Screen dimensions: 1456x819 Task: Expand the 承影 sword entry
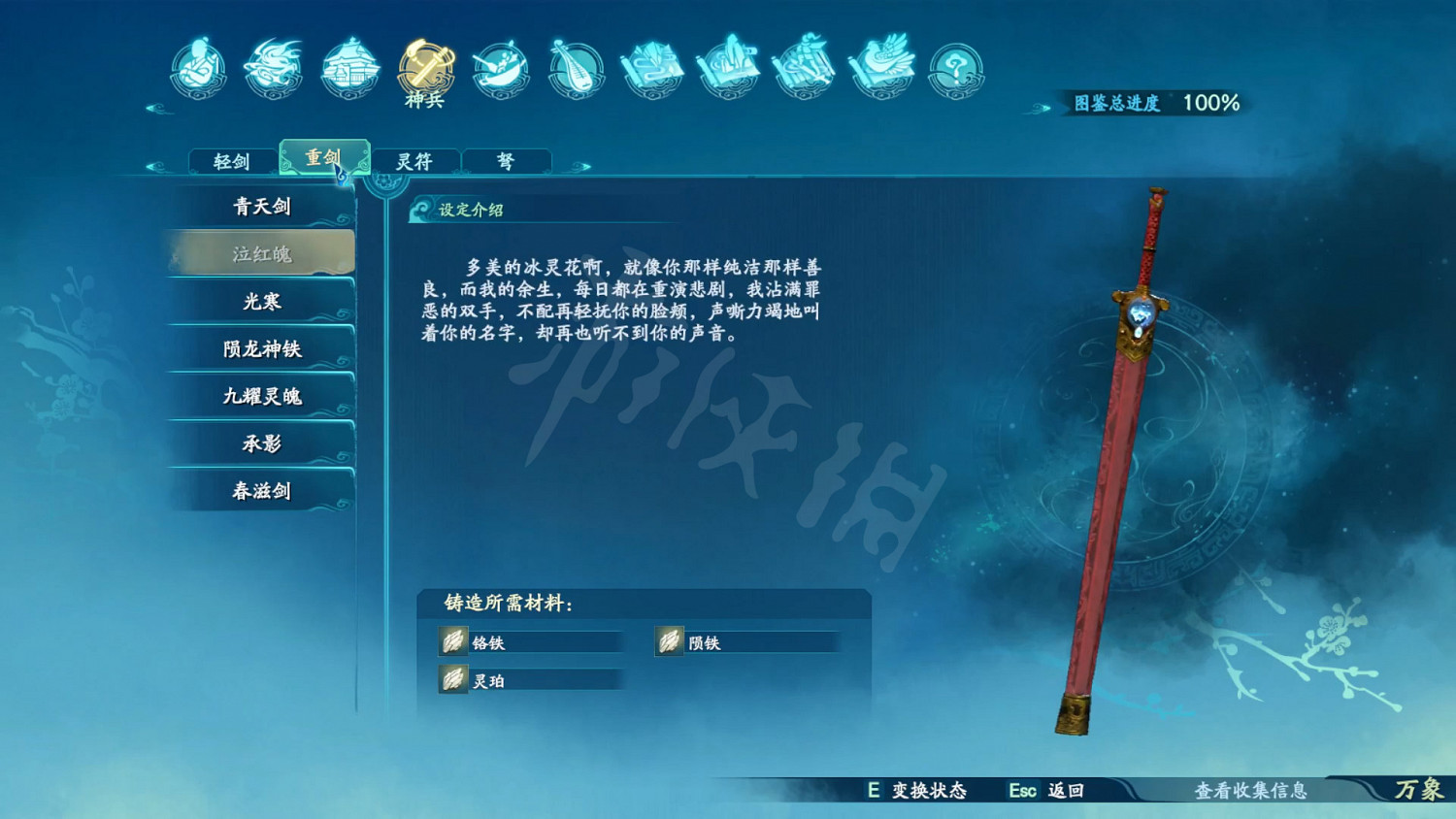(260, 443)
